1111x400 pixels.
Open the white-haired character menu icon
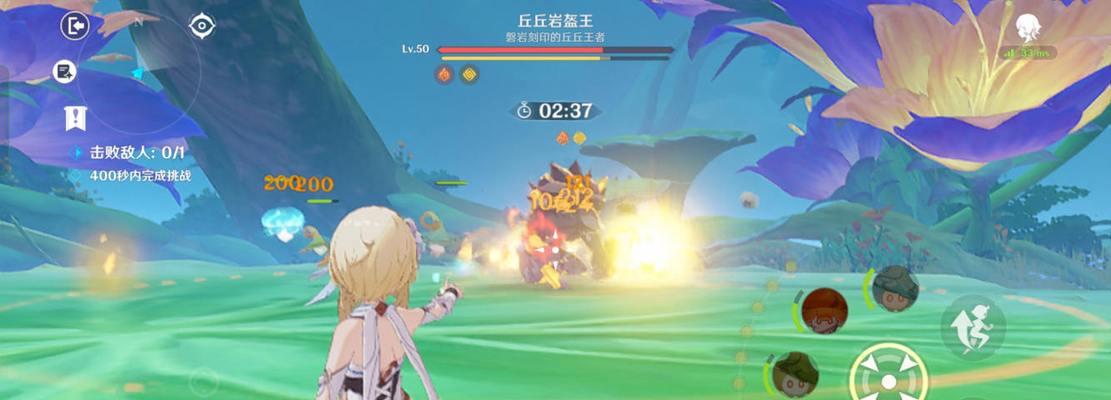(1028, 28)
